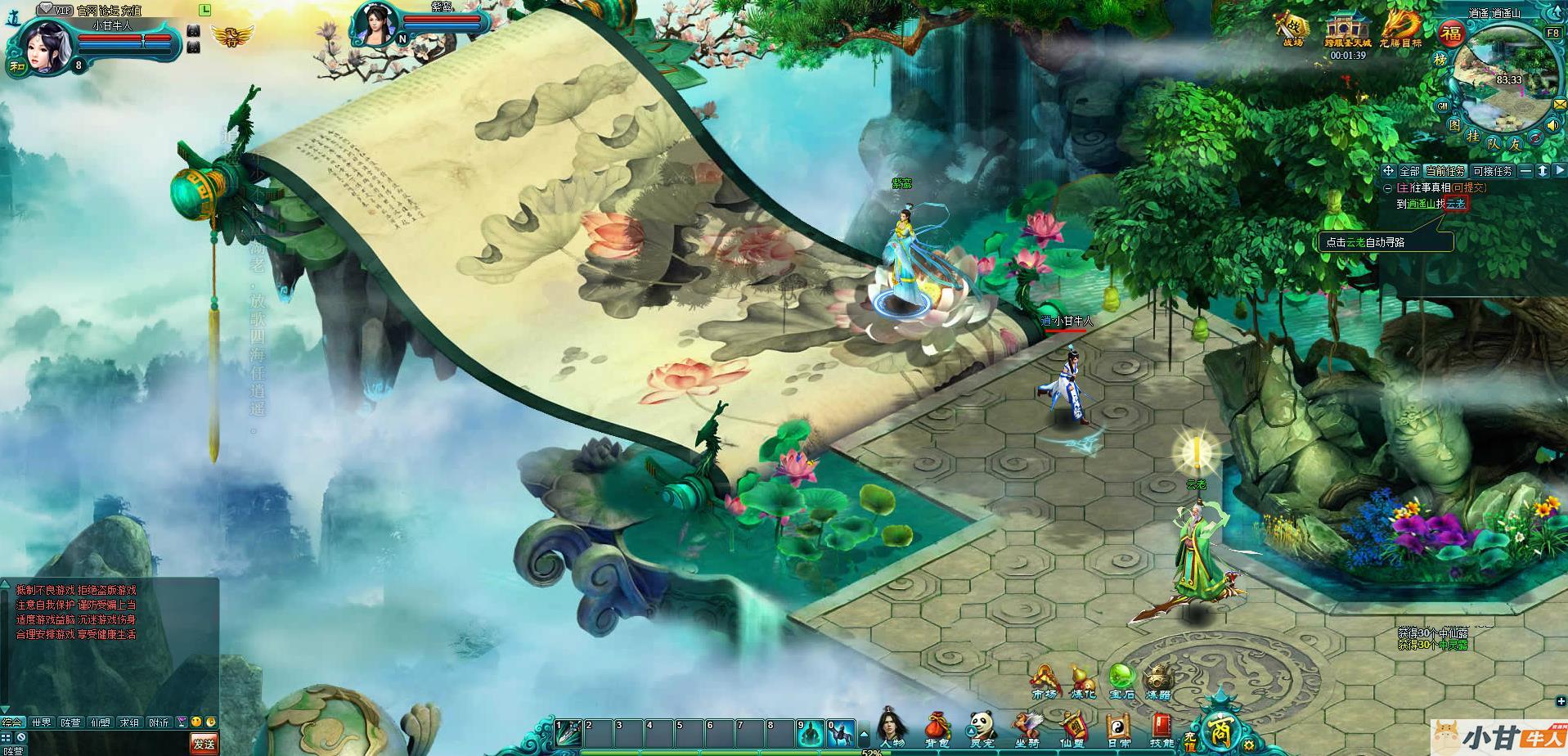The width and height of the screenshot is (1568, 756).
Task: Click the red 福 welfare button
Action: pyautogui.click(x=1452, y=34)
